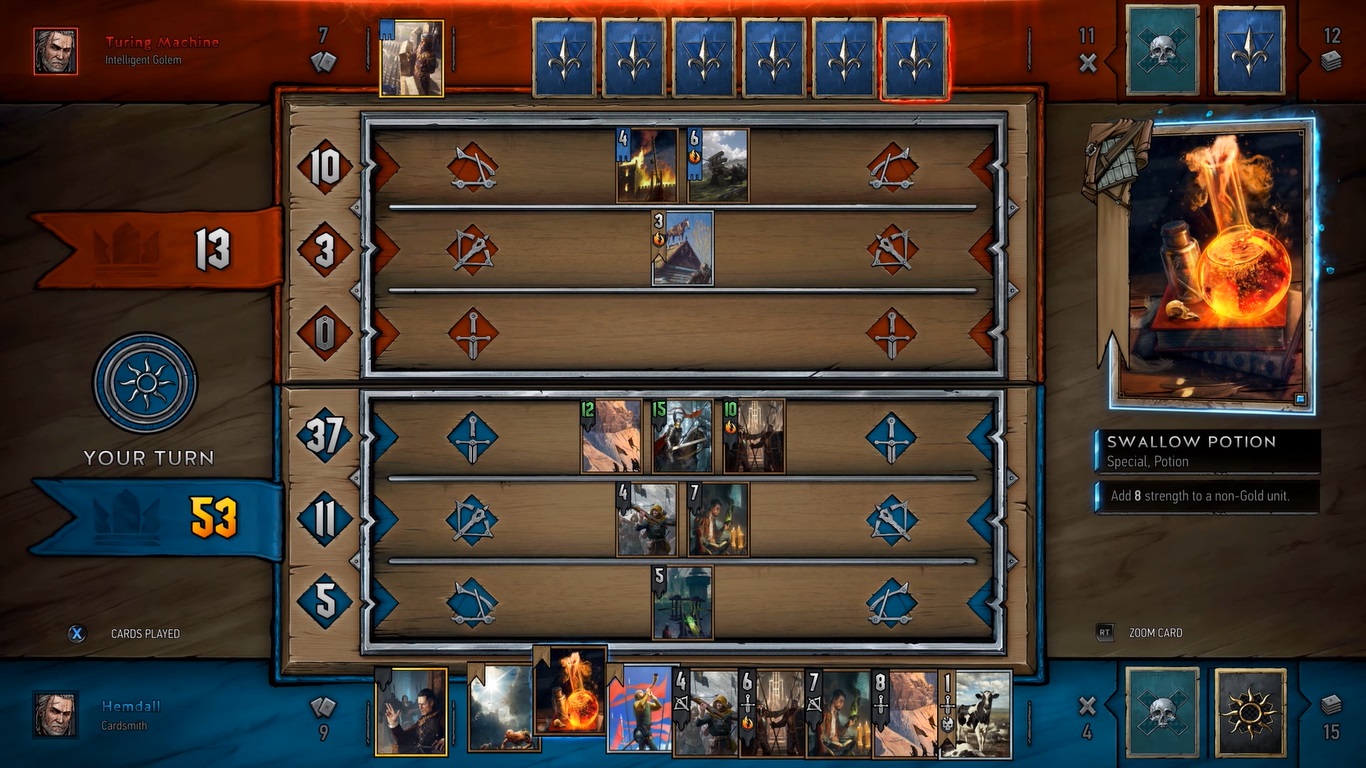Screen dimensions: 1366x768
Task: Click Hemdall's avatar portrait
Action: point(55,713)
